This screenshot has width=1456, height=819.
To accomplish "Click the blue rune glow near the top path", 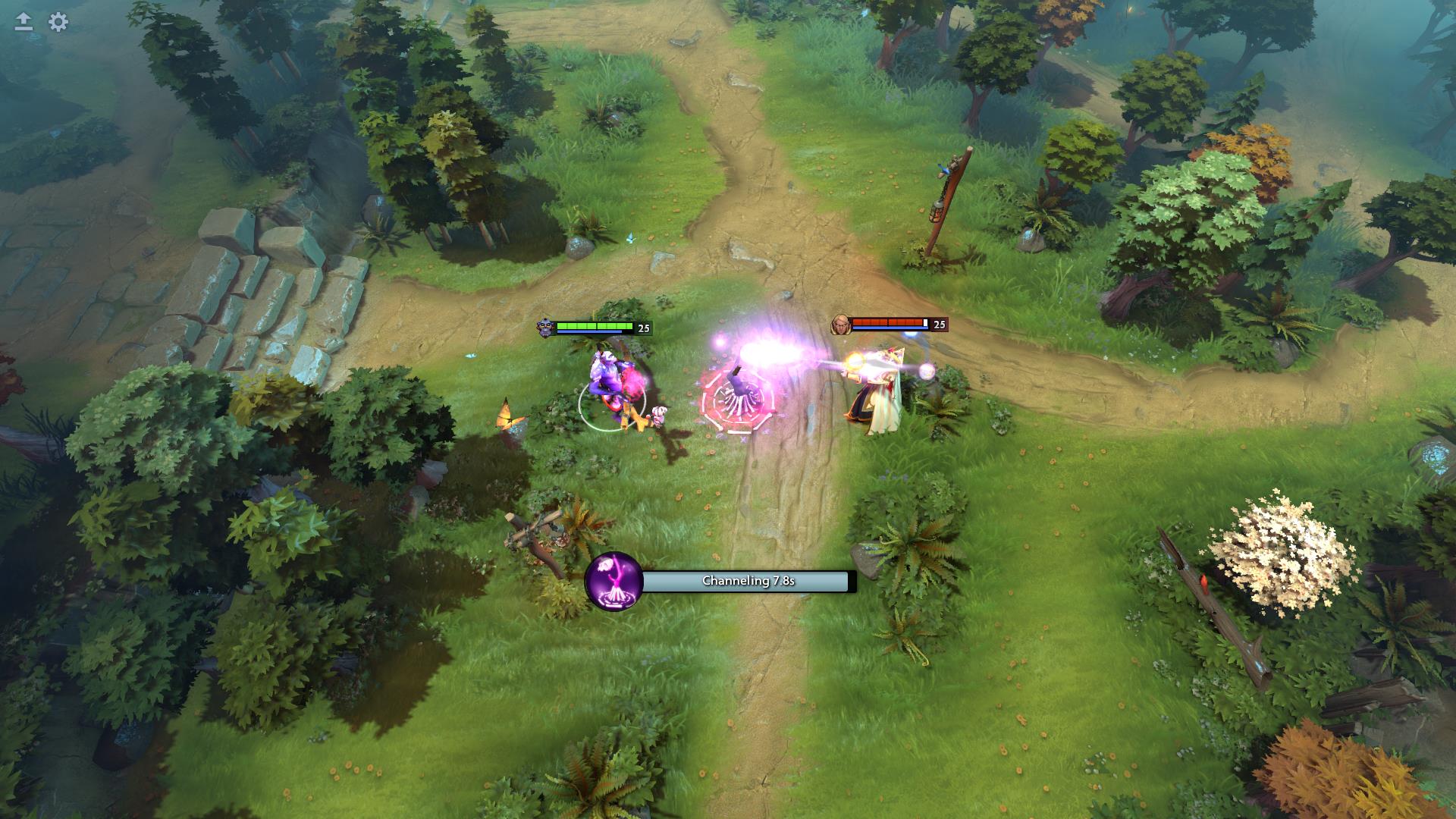I will (629, 237).
